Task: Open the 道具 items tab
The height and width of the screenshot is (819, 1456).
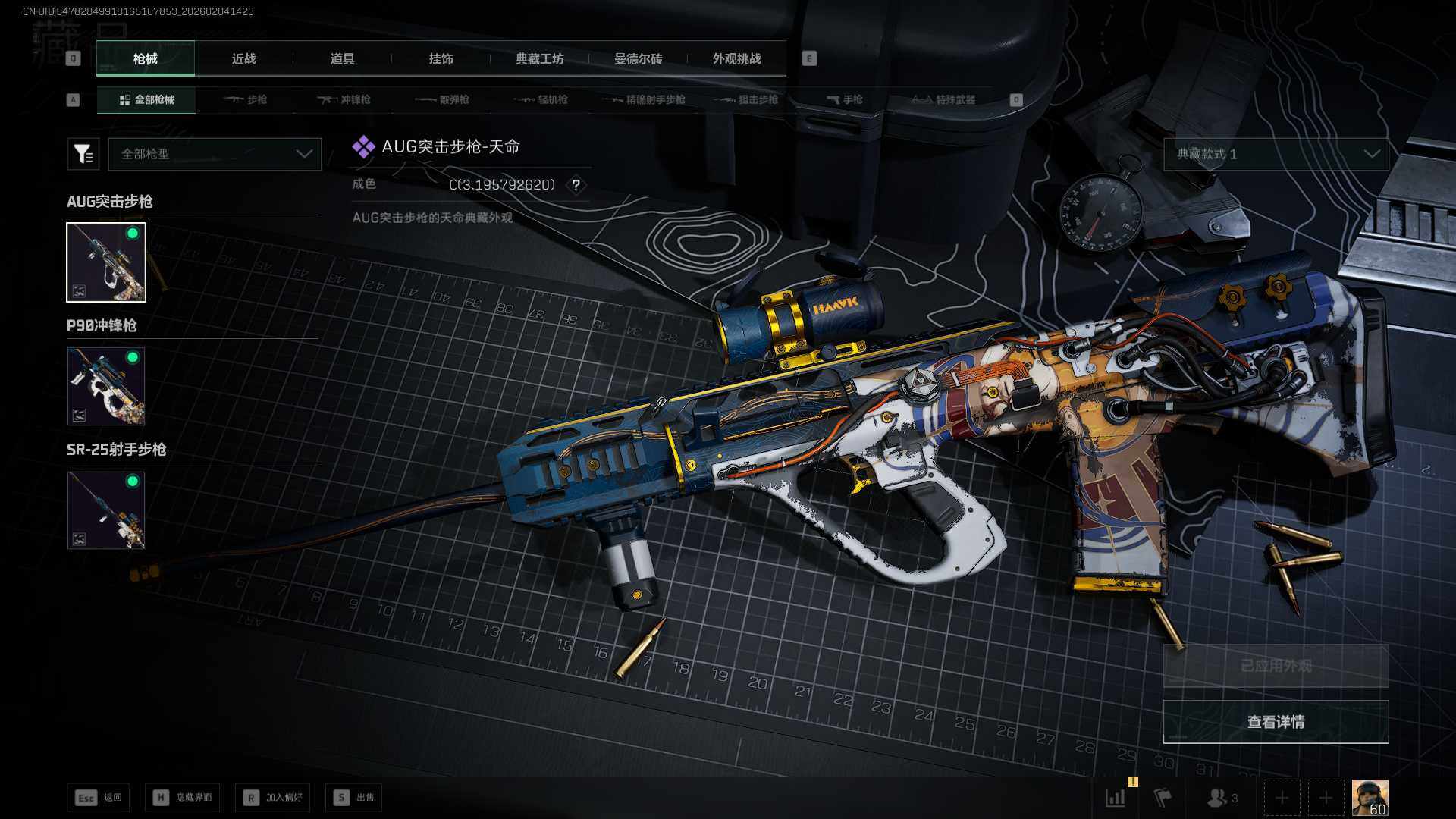Action: pos(342,59)
